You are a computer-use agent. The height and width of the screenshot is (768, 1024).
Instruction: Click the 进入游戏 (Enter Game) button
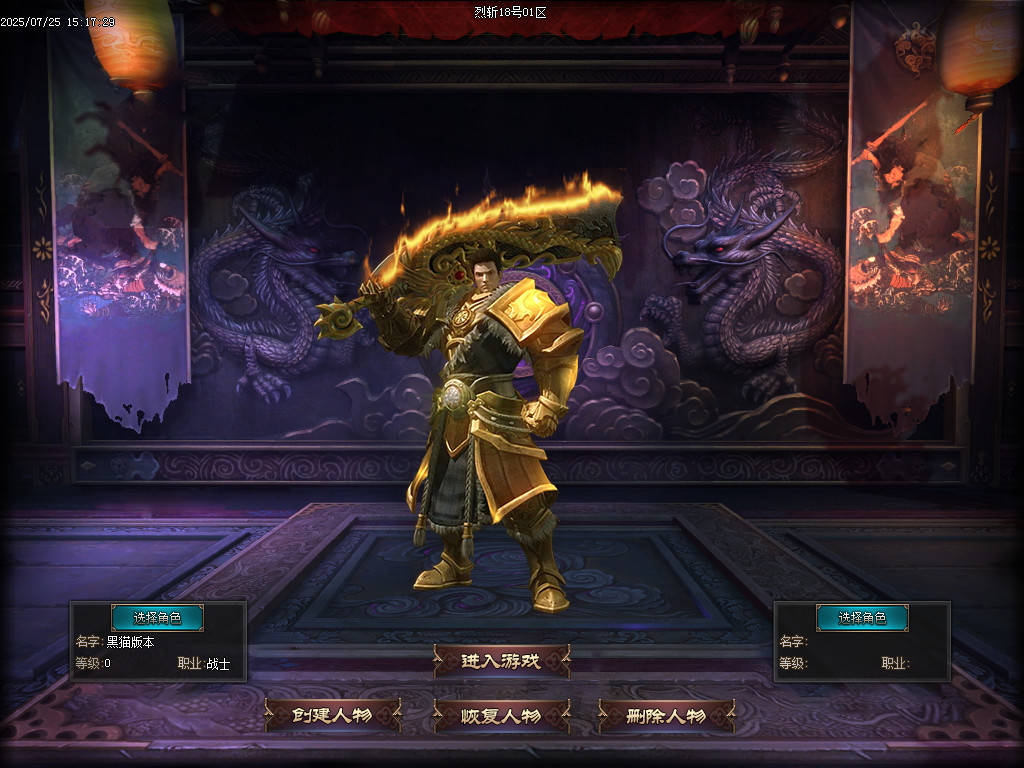pos(501,661)
